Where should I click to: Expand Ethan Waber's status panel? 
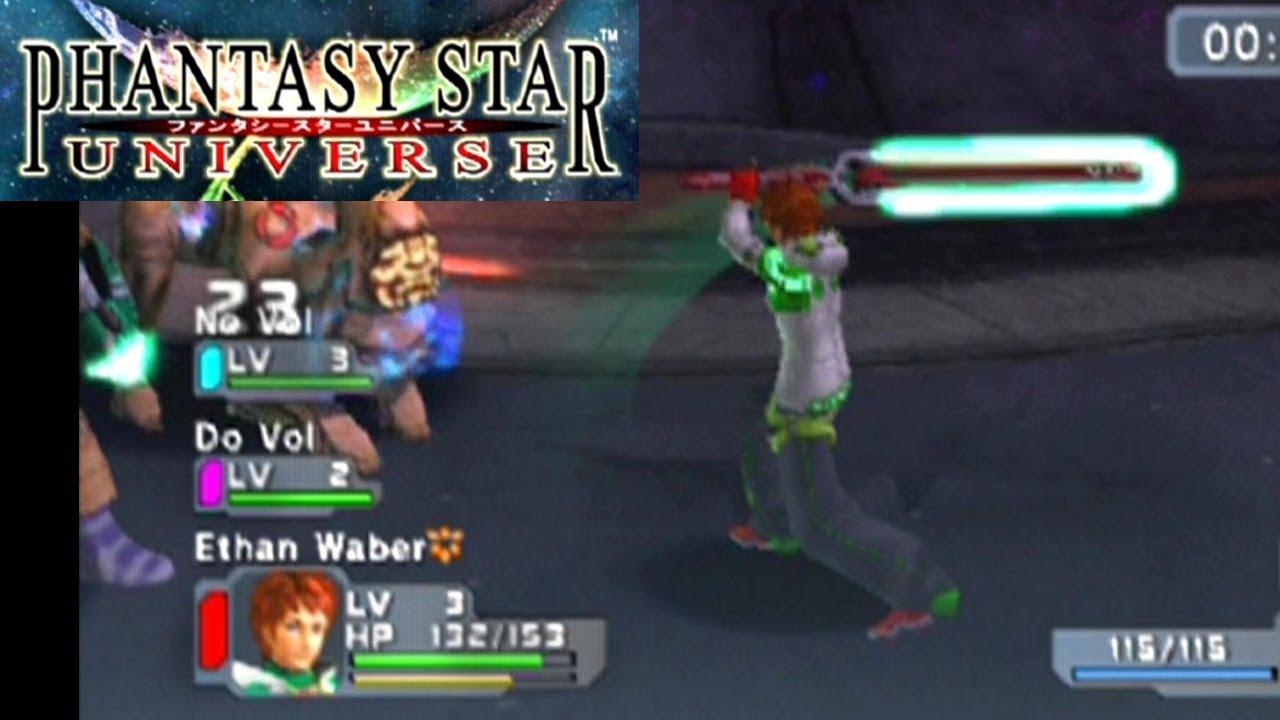pos(400,630)
